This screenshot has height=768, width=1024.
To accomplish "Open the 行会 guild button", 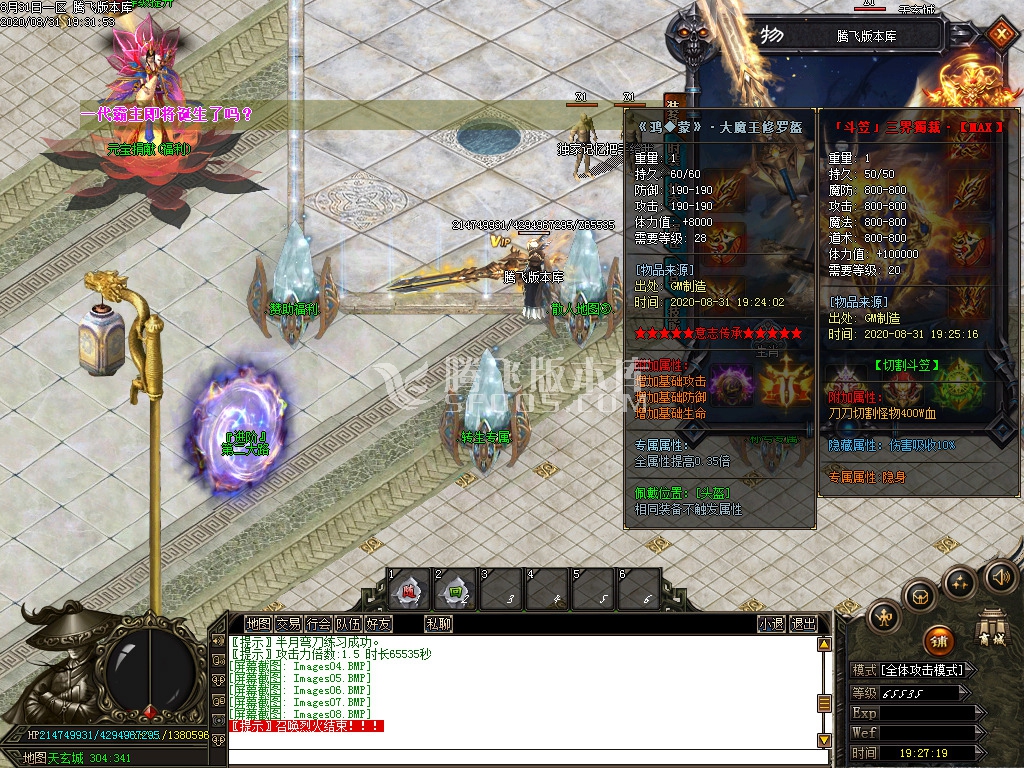I will [x=319, y=624].
